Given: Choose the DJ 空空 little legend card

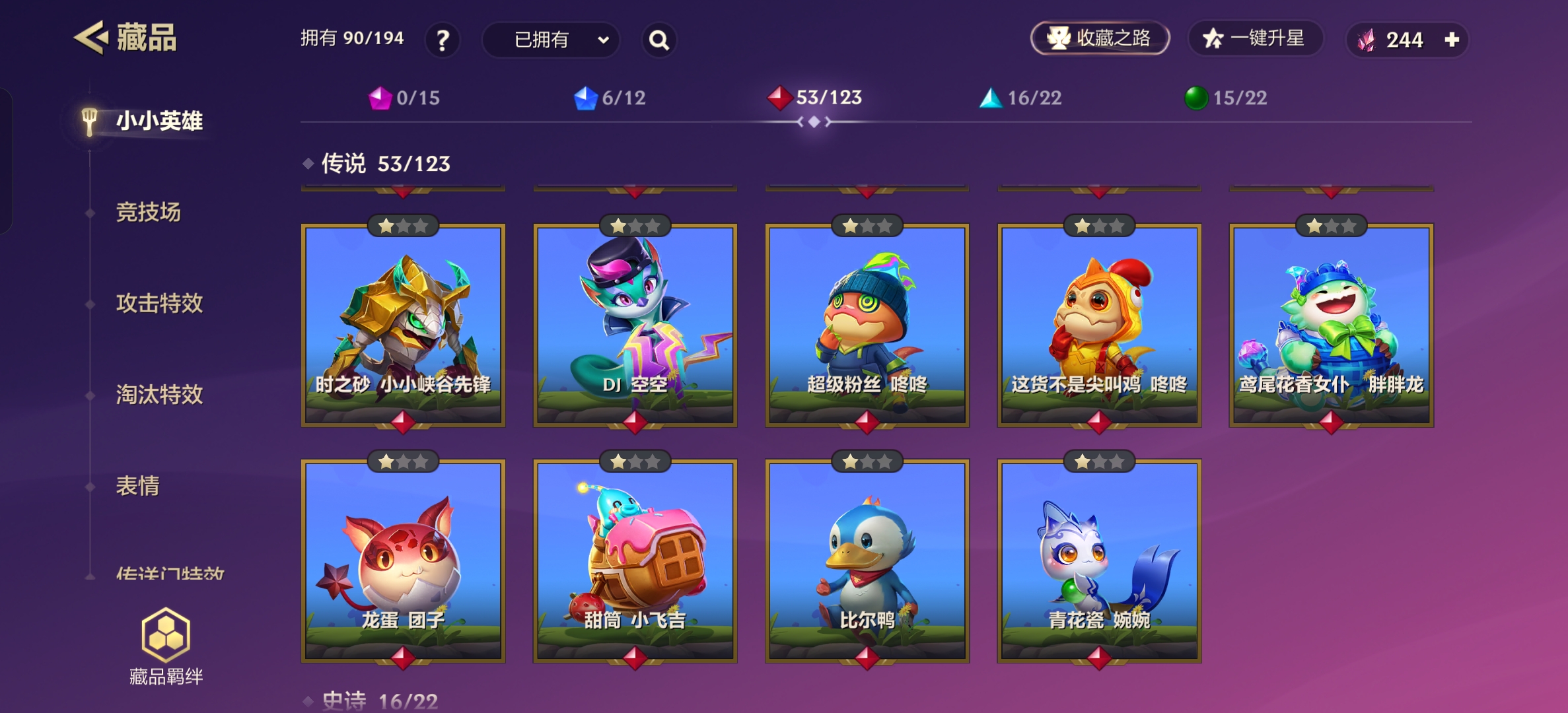Looking at the screenshot, I should pyautogui.click(x=635, y=325).
